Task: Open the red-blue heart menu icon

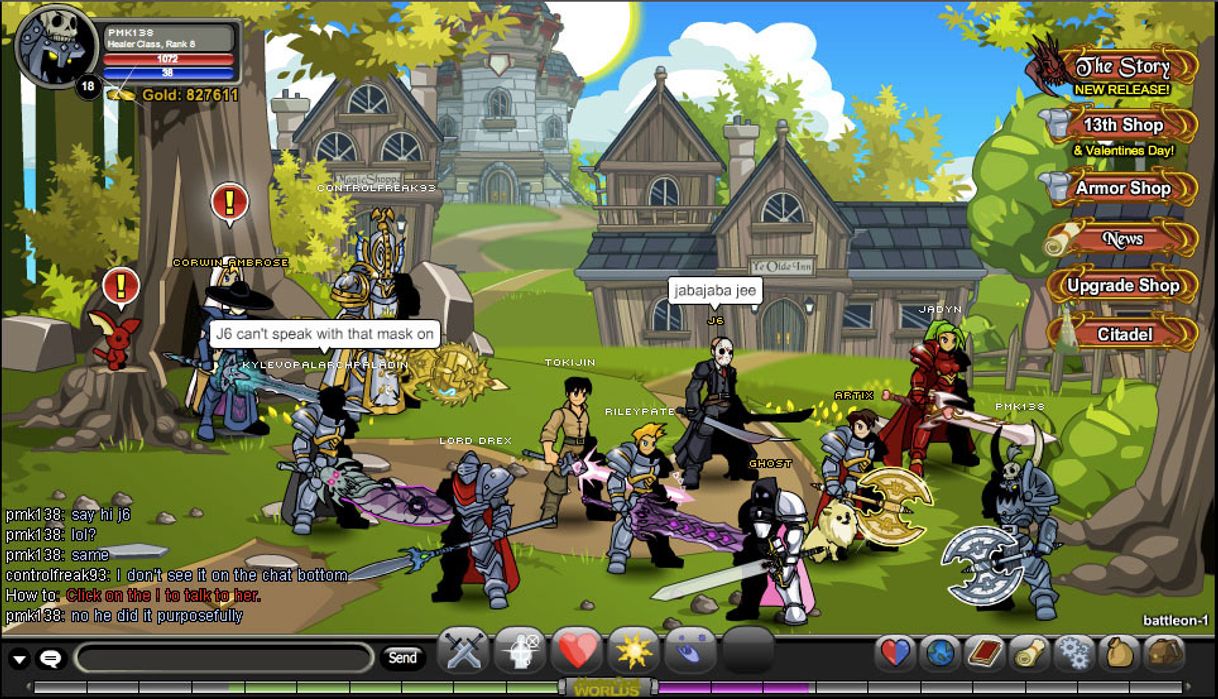Action: pos(895,654)
